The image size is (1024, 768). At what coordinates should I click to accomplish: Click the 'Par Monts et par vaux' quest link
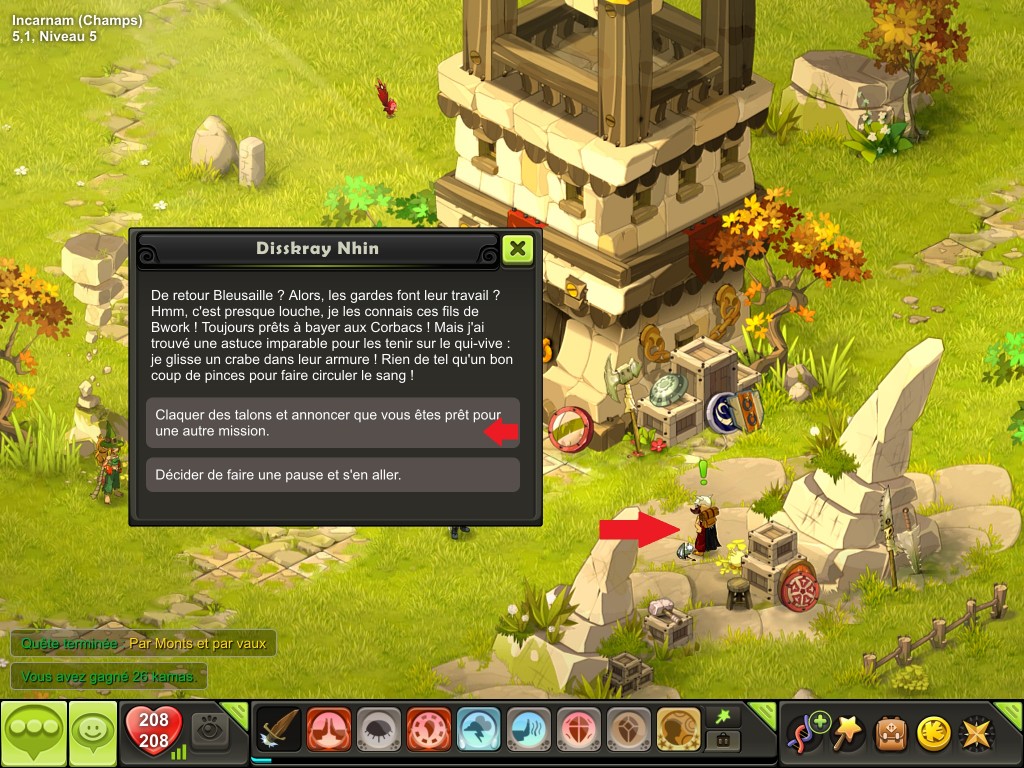[x=198, y=643]
